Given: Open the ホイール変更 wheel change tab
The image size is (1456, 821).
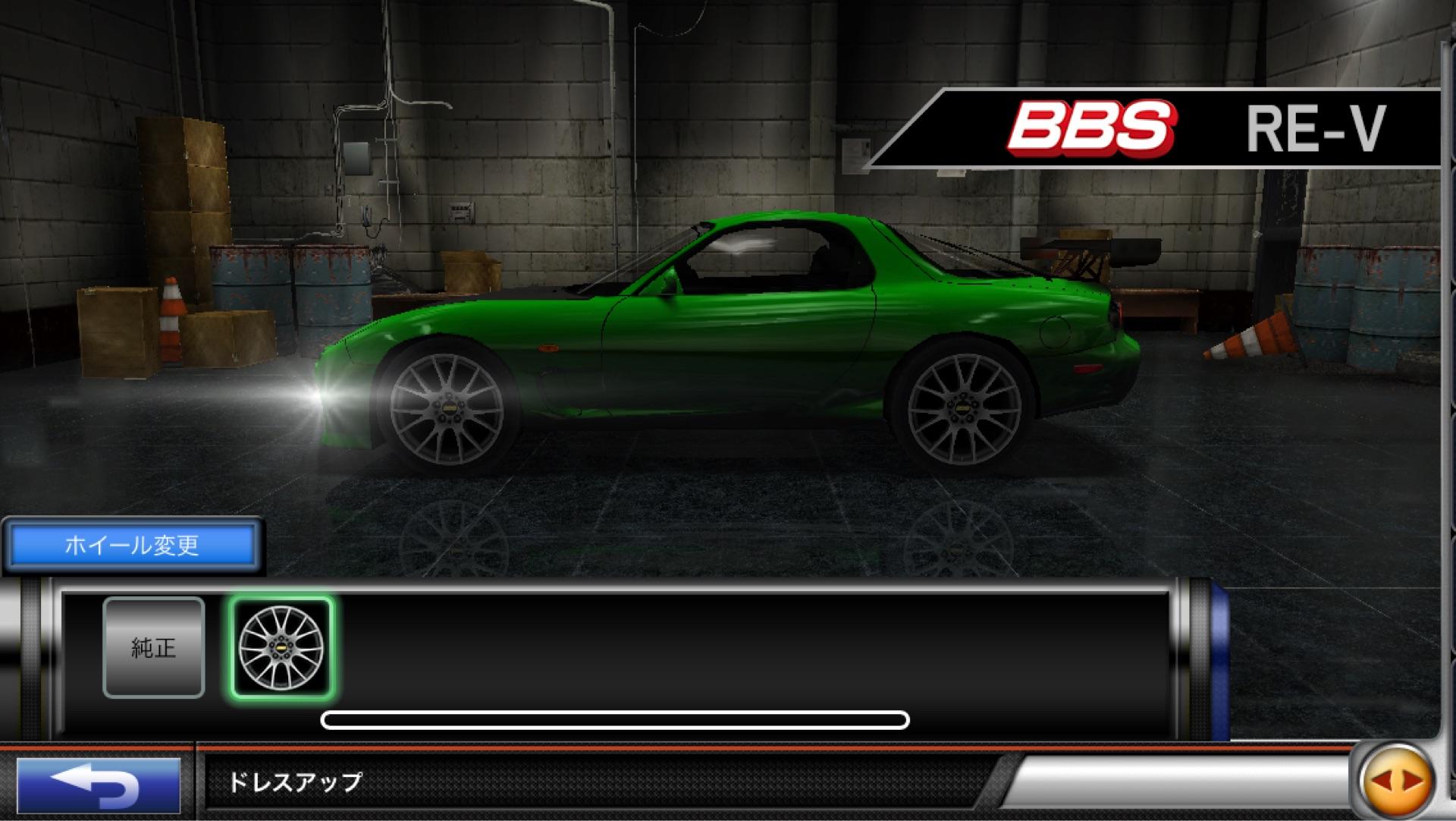Looking at the screenshot, I should pyautogui.click(x=132, y=545).
